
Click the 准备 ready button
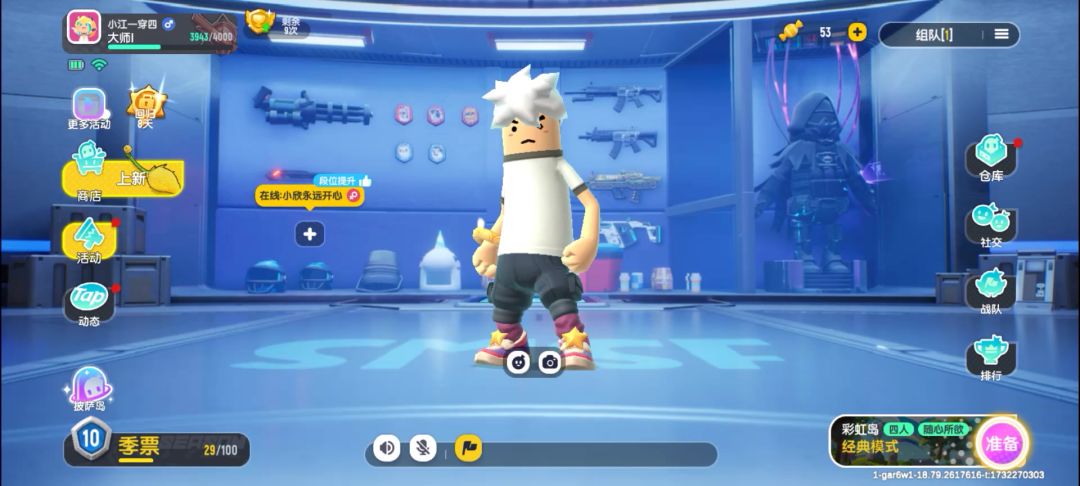tap(1002, 443)
